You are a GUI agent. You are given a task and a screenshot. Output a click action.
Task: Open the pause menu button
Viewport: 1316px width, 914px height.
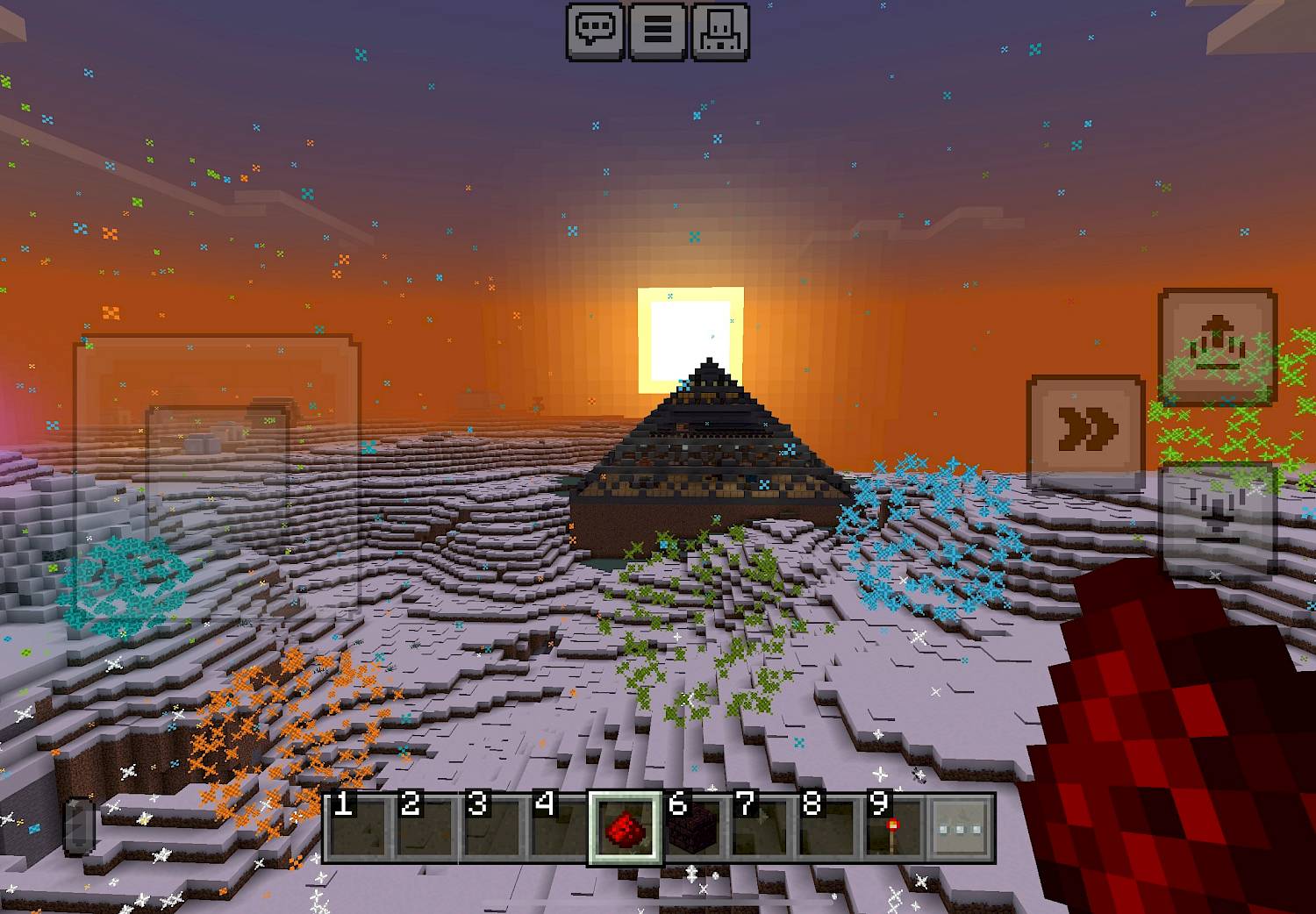pyautogui.click(x=658, y=32)
